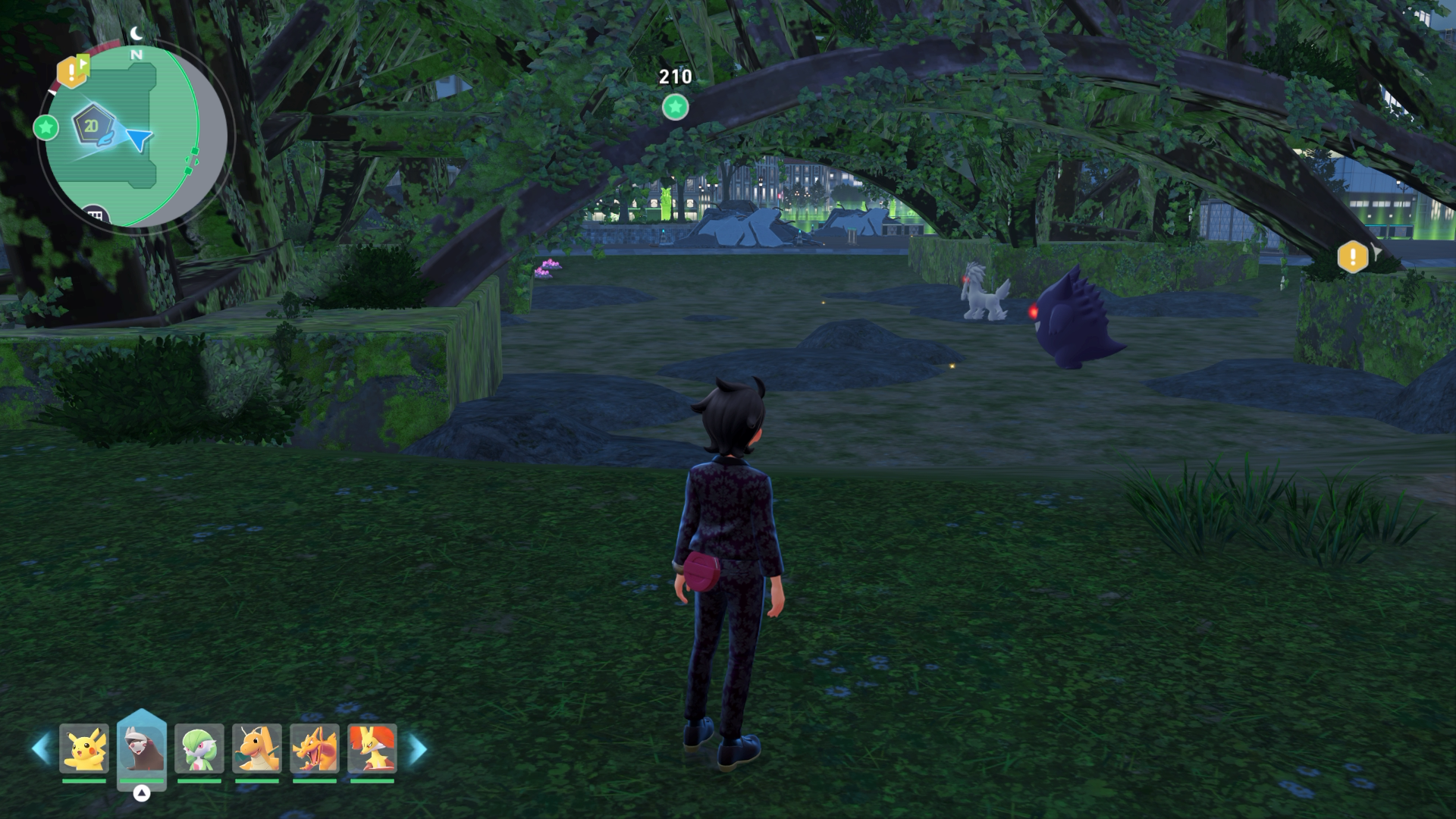Select Pikachu in the party bar
The height and width of the screenshot is (819, 1456).
(84, 748)
